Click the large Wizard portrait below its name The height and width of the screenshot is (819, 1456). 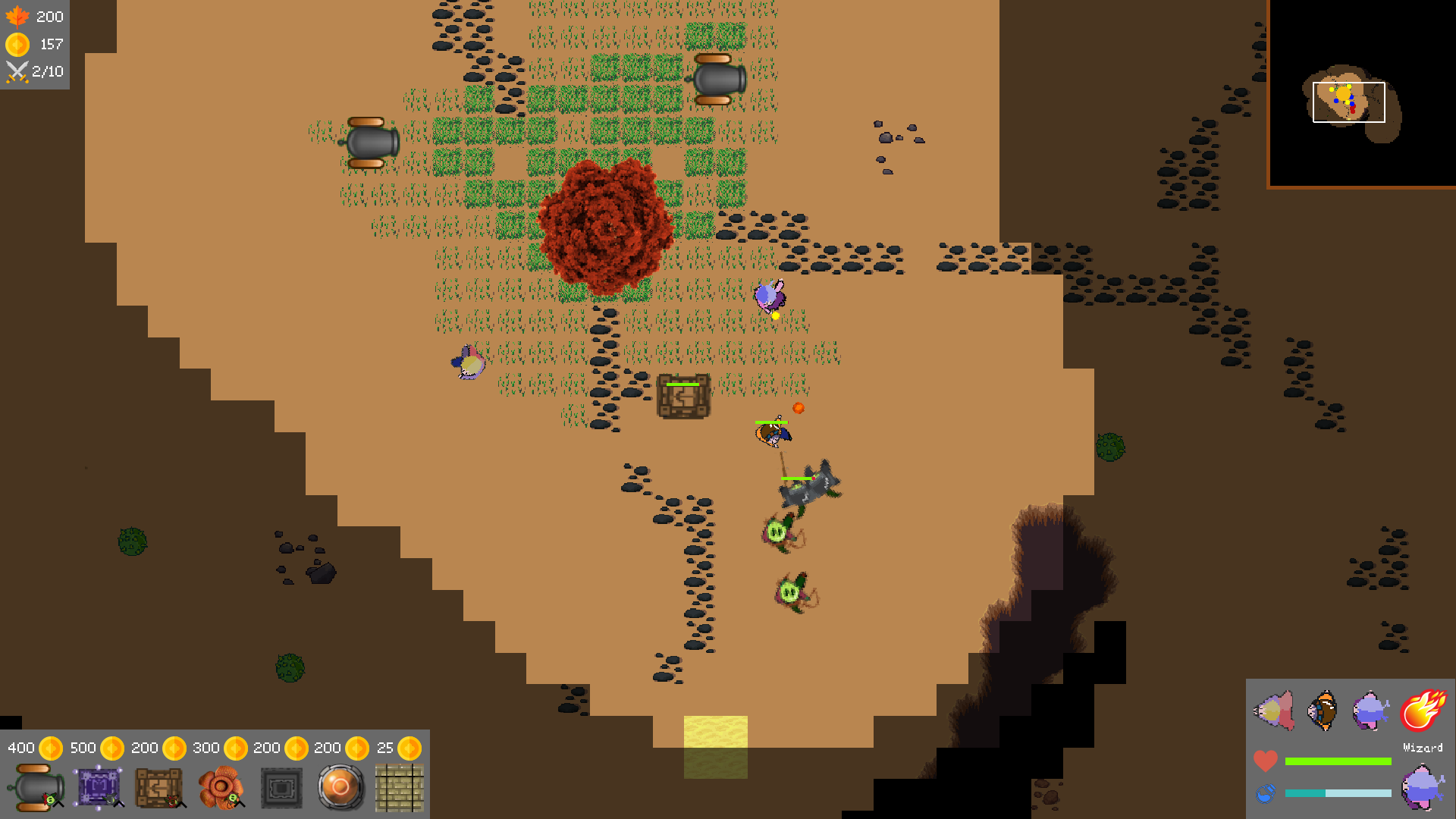(1422, 787)
